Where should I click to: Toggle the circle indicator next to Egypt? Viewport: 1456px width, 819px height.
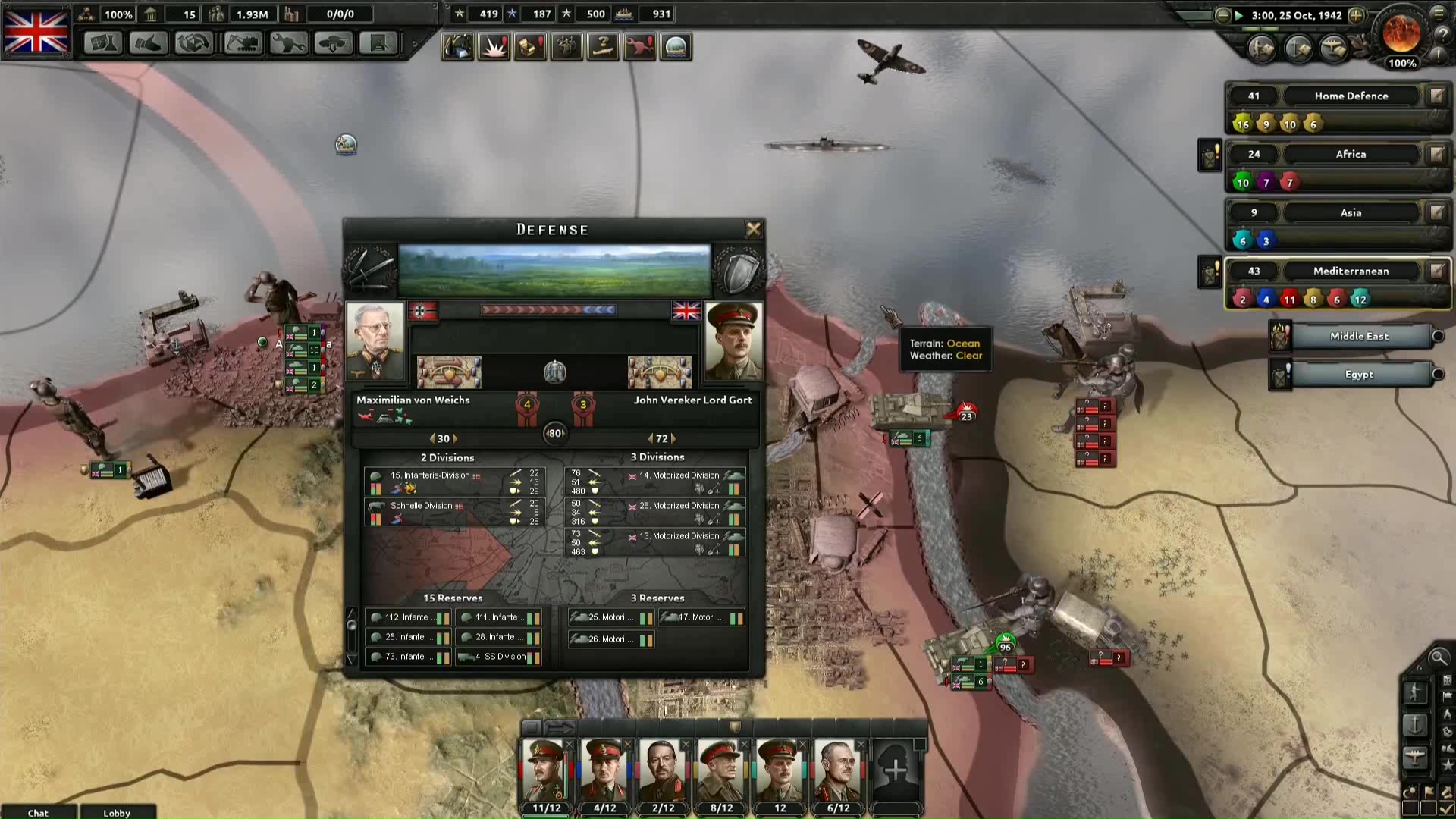point(1438,374)
